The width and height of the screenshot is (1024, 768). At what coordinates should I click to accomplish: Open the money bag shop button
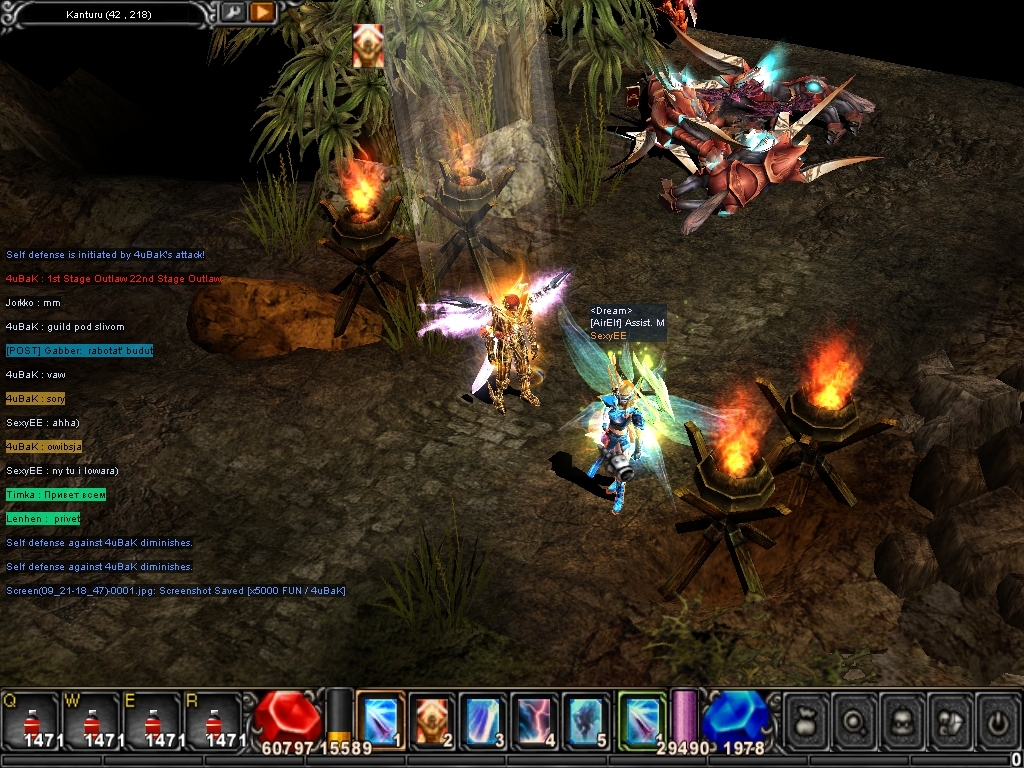(x=806, y=720)
